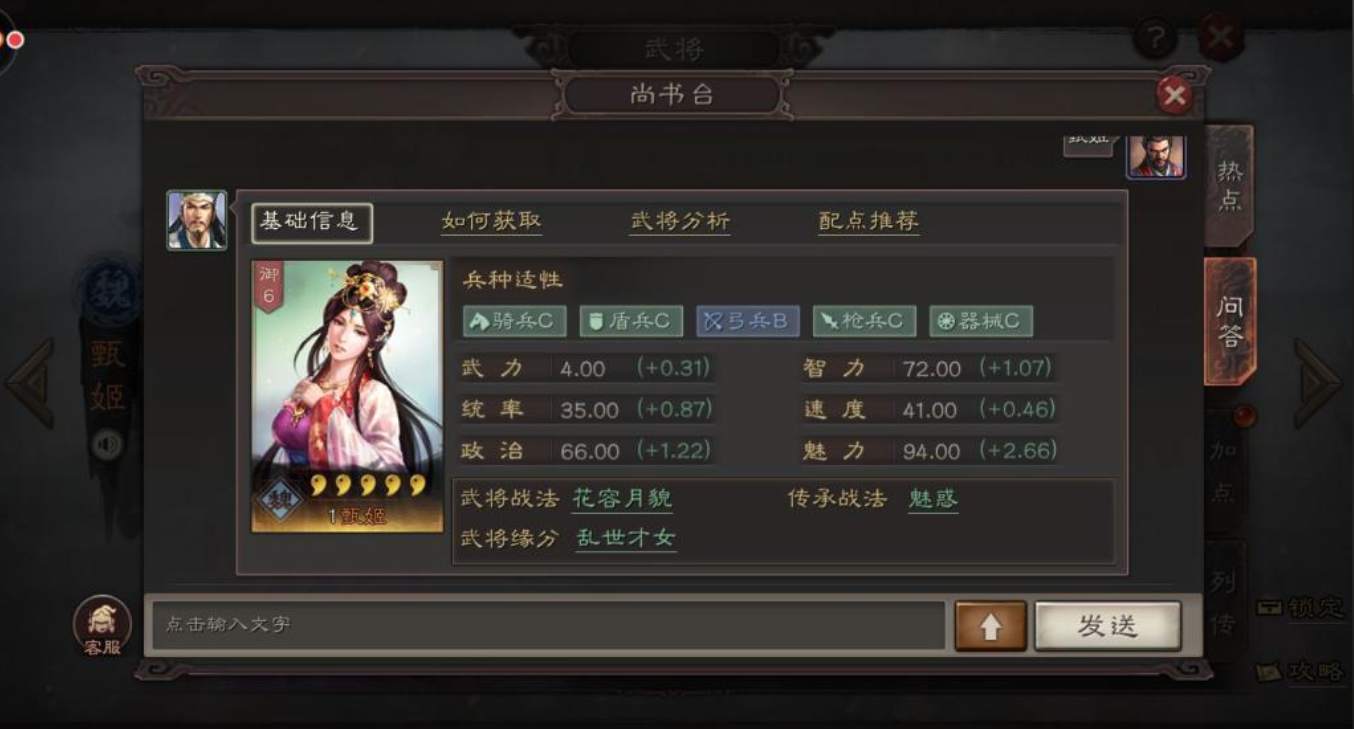
Task: Click the 乱世才女 fate bond link
Action: 625,537
